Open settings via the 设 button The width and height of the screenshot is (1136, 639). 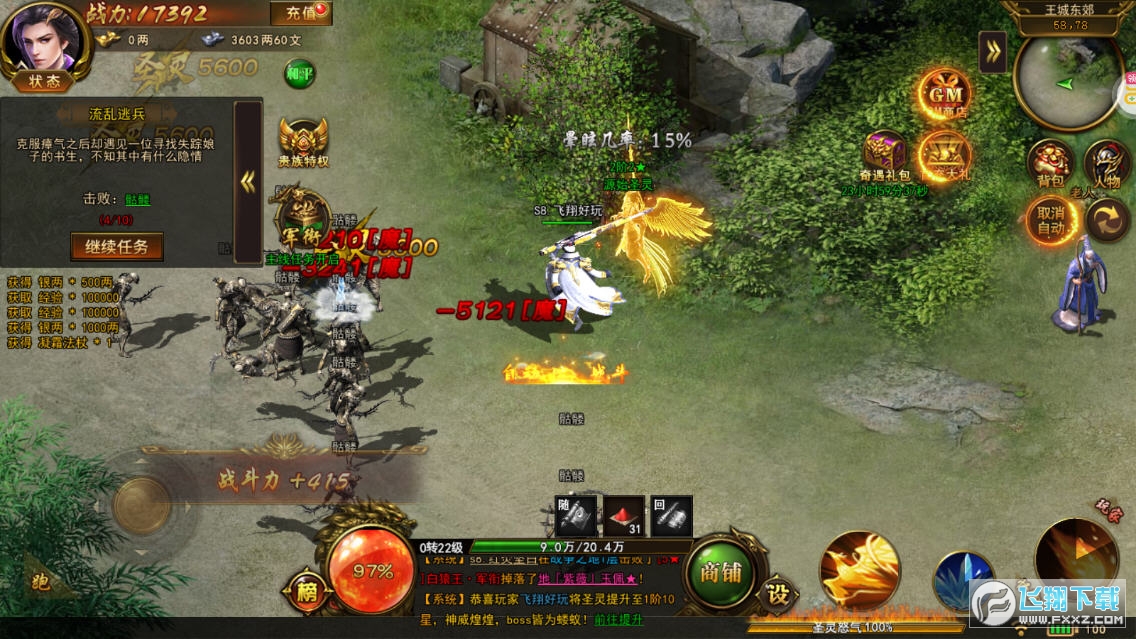point(777,593)
